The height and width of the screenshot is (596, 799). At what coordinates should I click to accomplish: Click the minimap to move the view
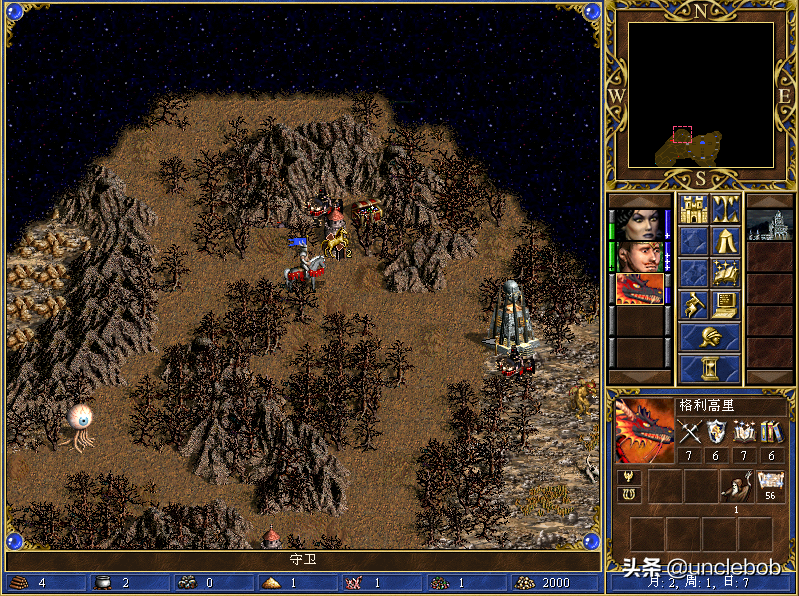(x=700, y=95)
